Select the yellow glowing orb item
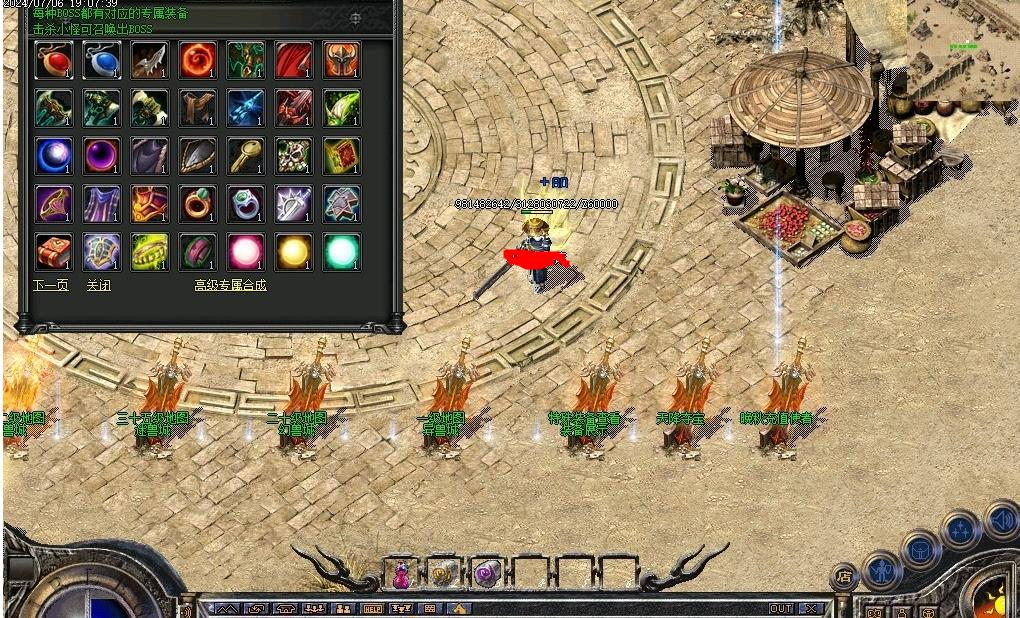 pyautogui.click(x=294, y=252)
